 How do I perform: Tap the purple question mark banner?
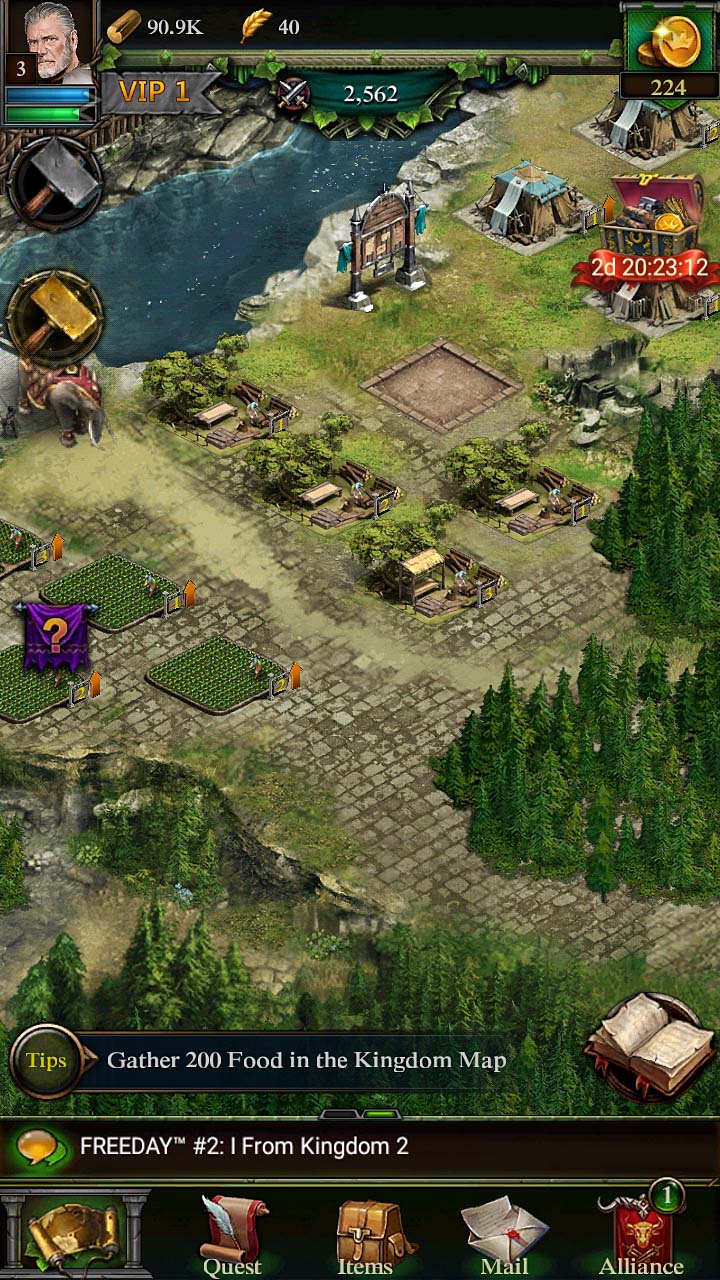[56, 635]
